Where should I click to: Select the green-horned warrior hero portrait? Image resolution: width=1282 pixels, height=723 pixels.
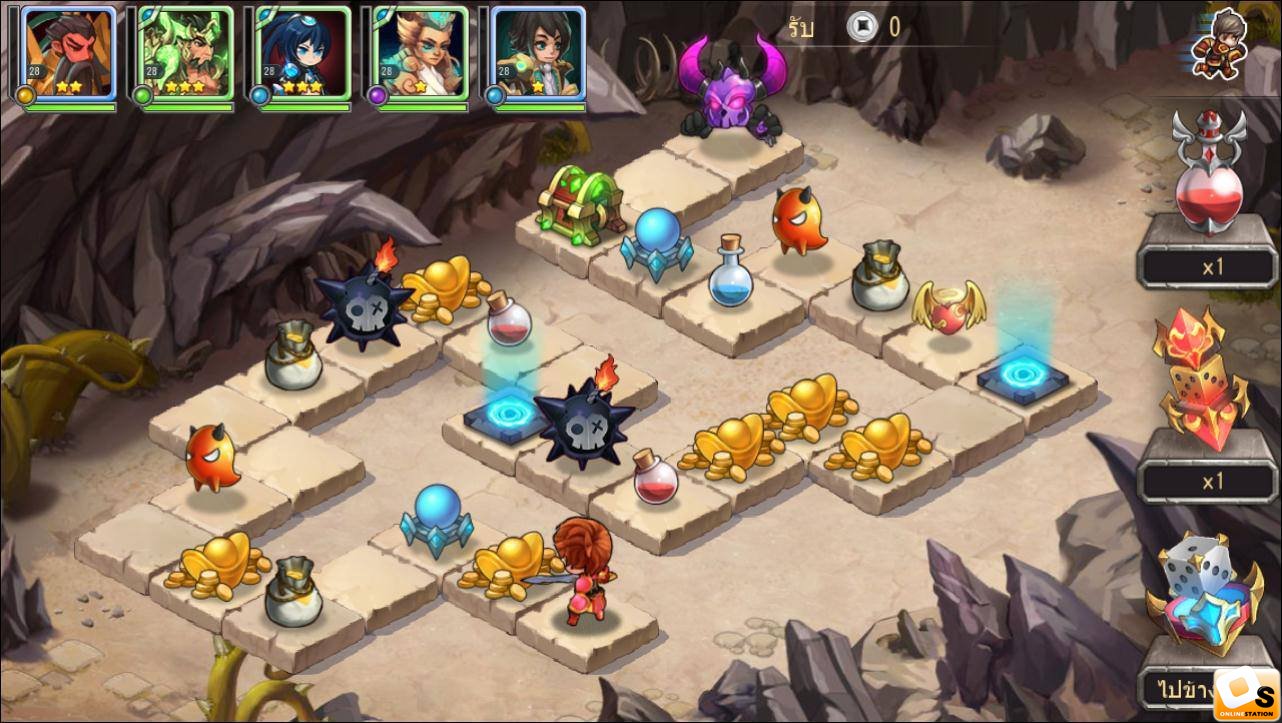185,55
